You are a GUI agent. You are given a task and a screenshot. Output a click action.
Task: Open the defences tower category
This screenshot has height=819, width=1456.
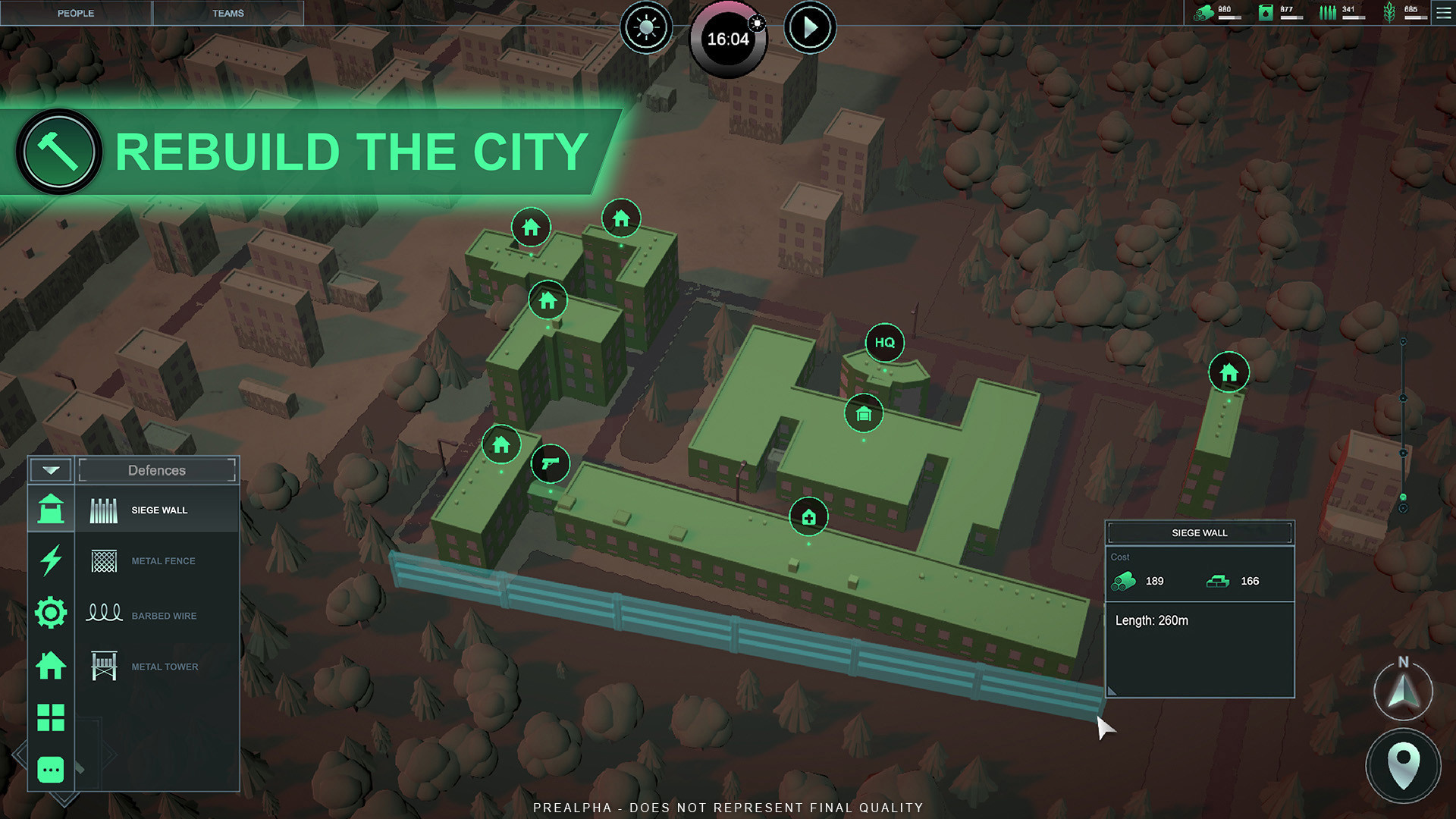pyautogui.click(x=51, y=509)
